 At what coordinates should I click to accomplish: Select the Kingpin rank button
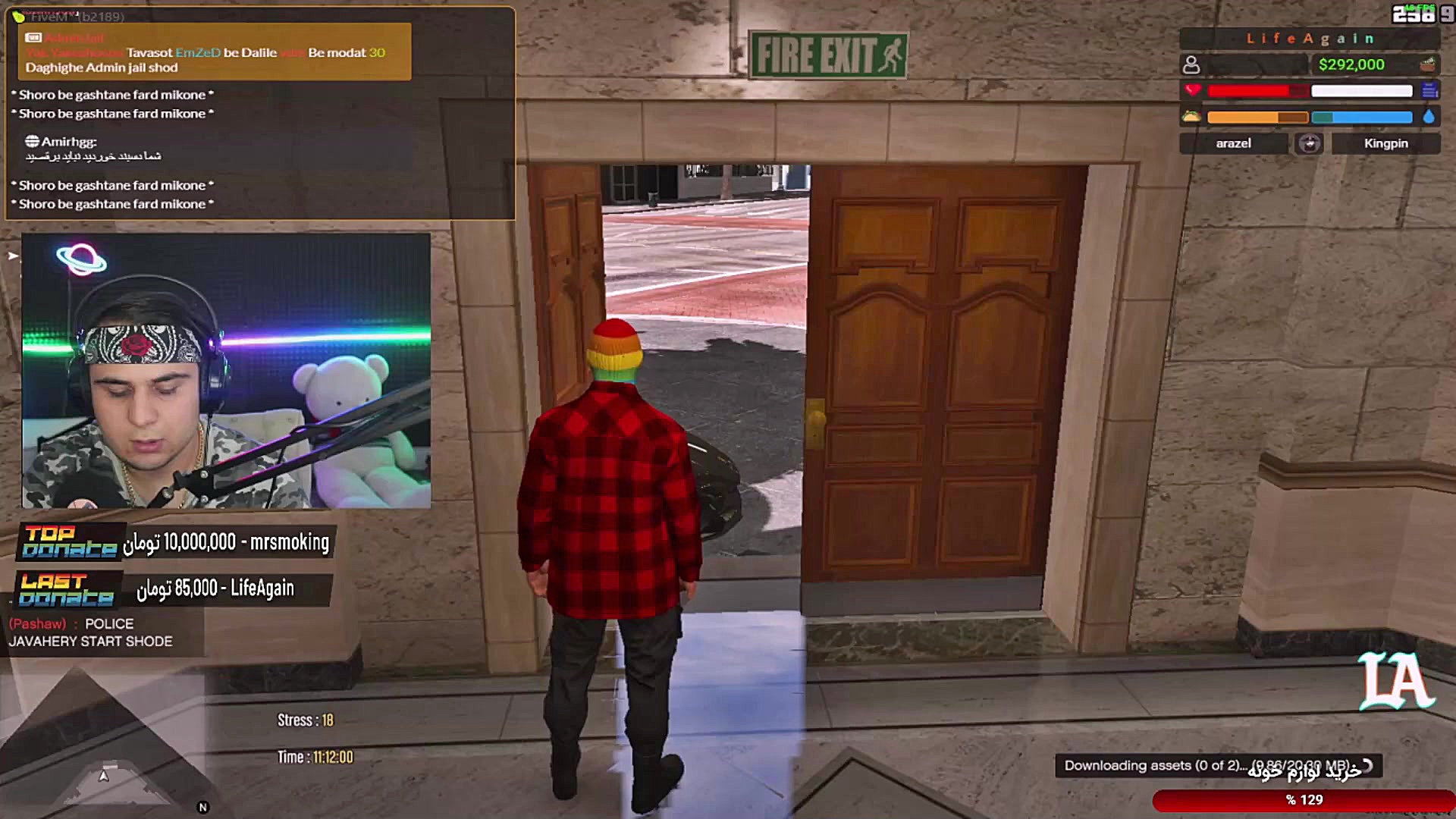1385,143
